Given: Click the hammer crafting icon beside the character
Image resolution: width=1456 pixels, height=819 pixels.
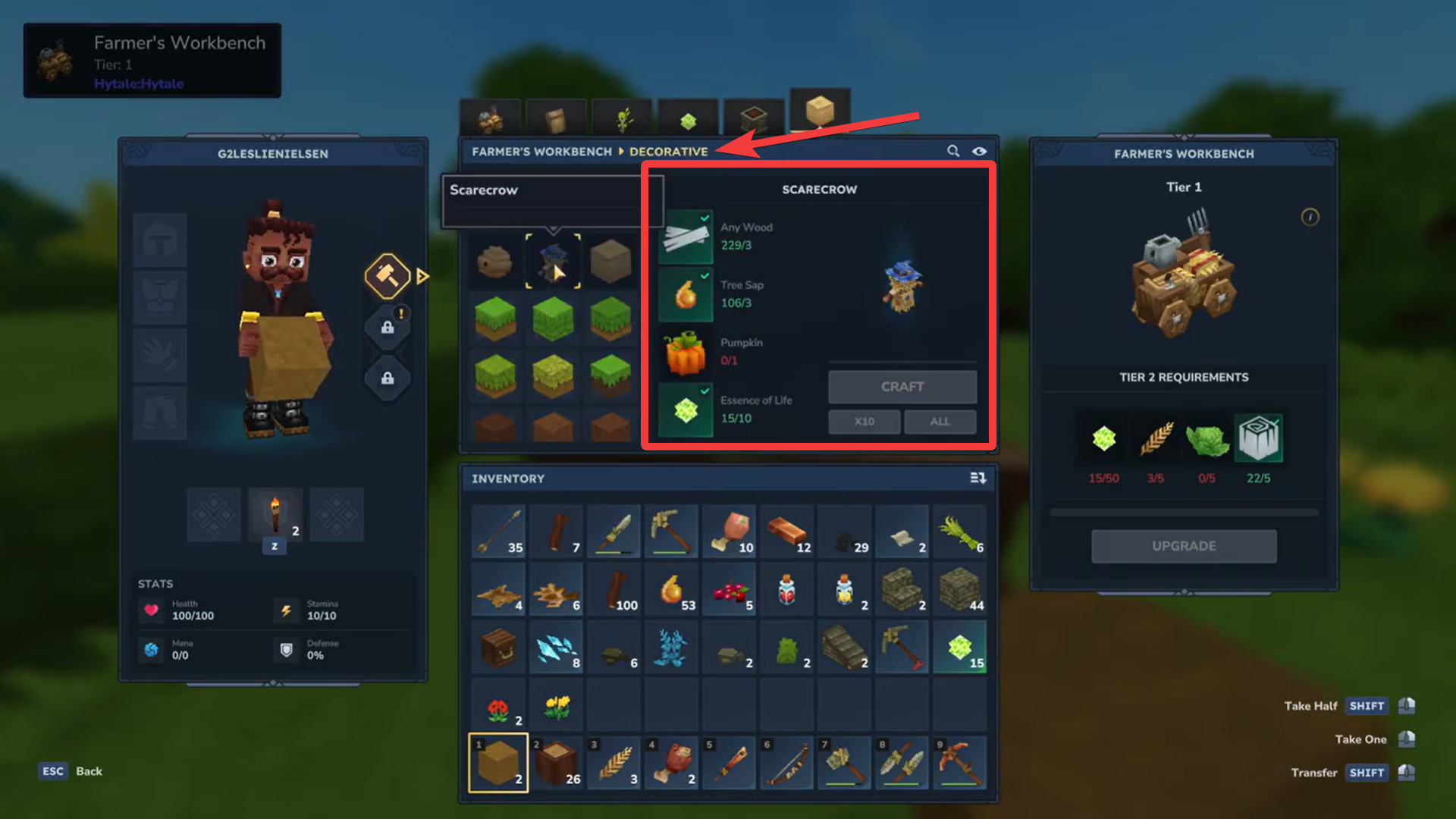Looking at the screenshot, I should 389,275.
